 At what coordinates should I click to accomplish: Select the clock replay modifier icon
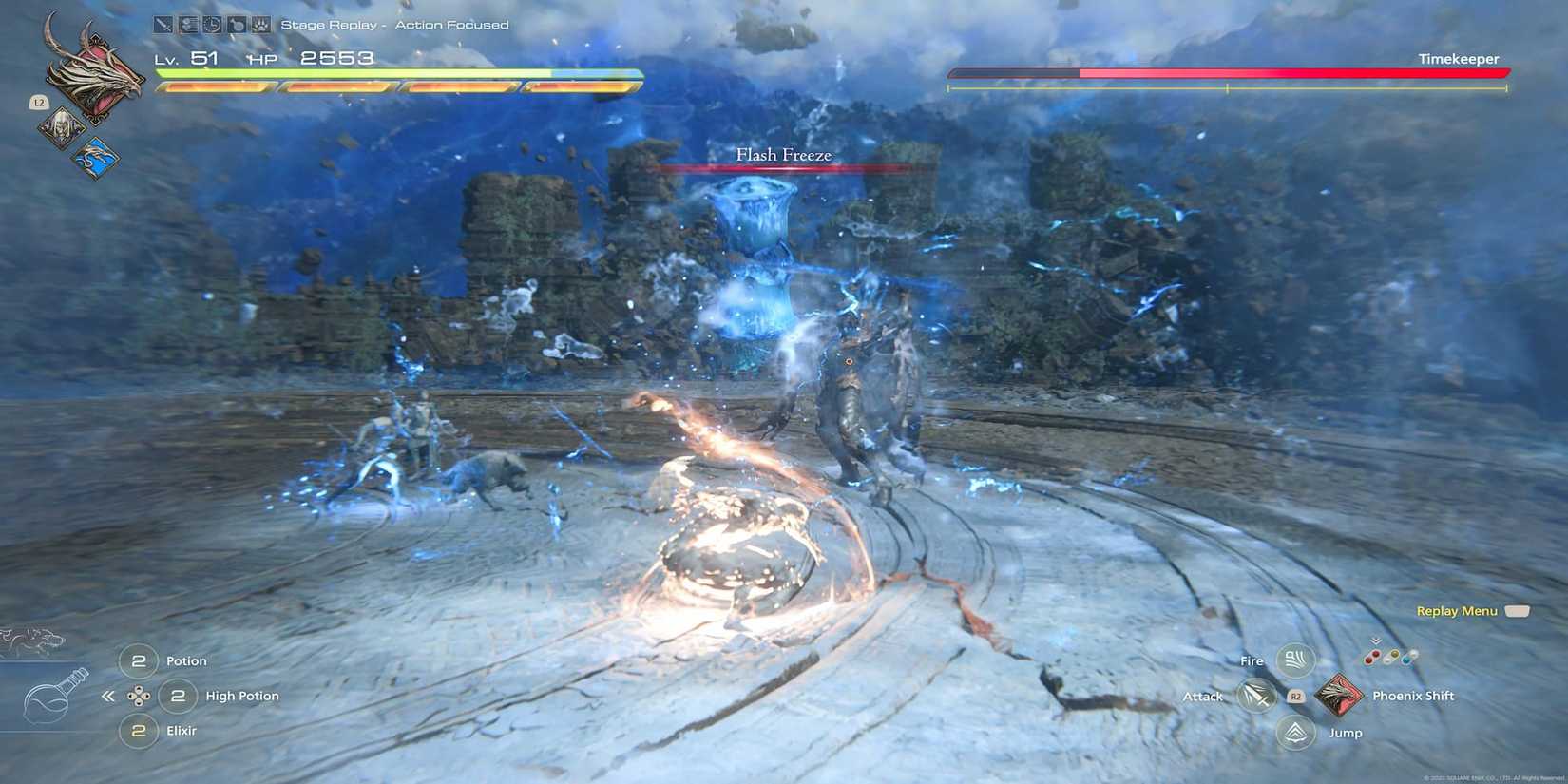211,24
